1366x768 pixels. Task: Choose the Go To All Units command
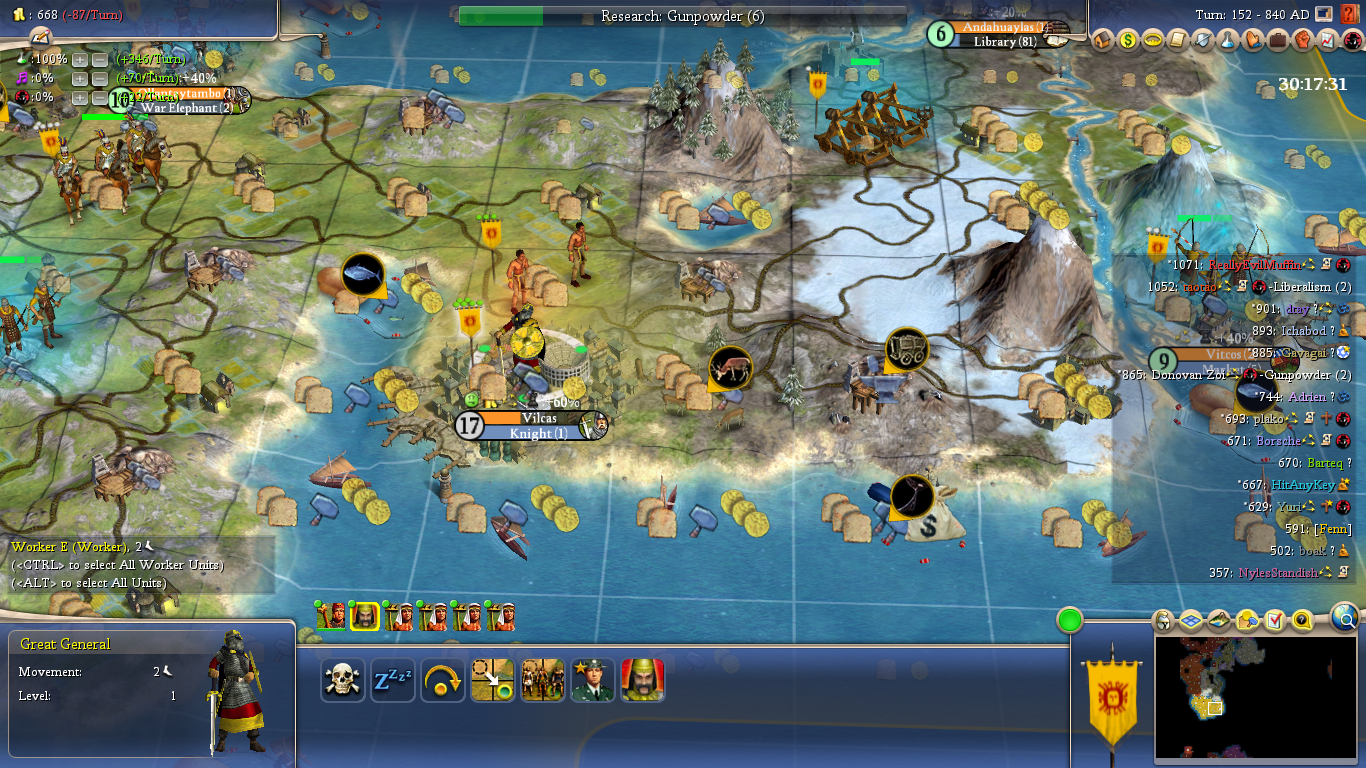543,681
